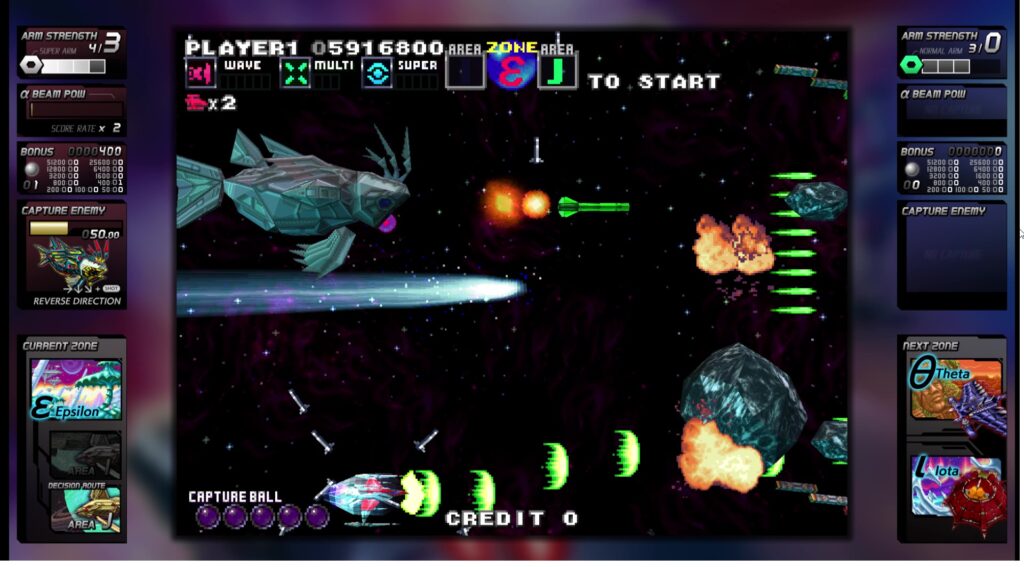Select the Multi bomb icon
The height and width of the screenshot is (567, 1024).
coord(294,73)
